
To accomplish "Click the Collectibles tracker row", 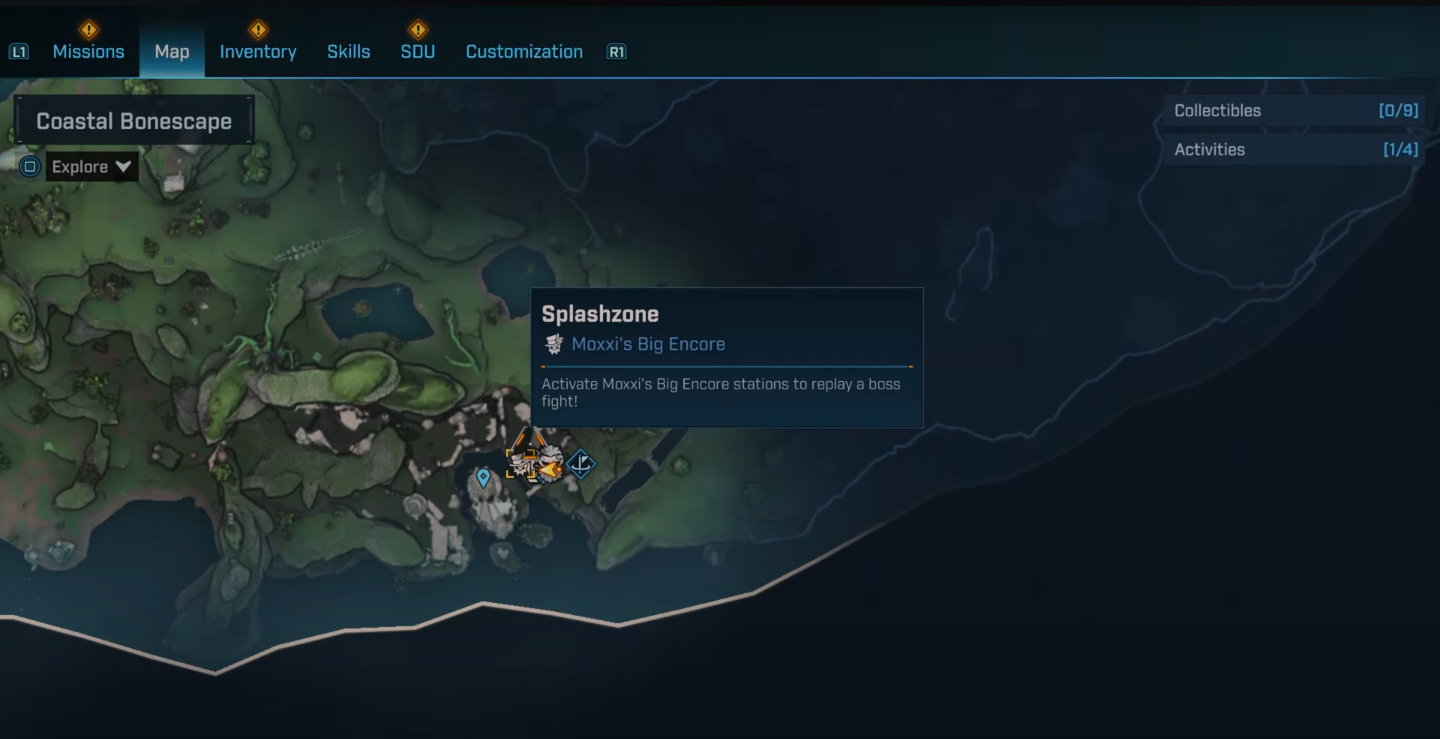I will (x=1295, y=111).
